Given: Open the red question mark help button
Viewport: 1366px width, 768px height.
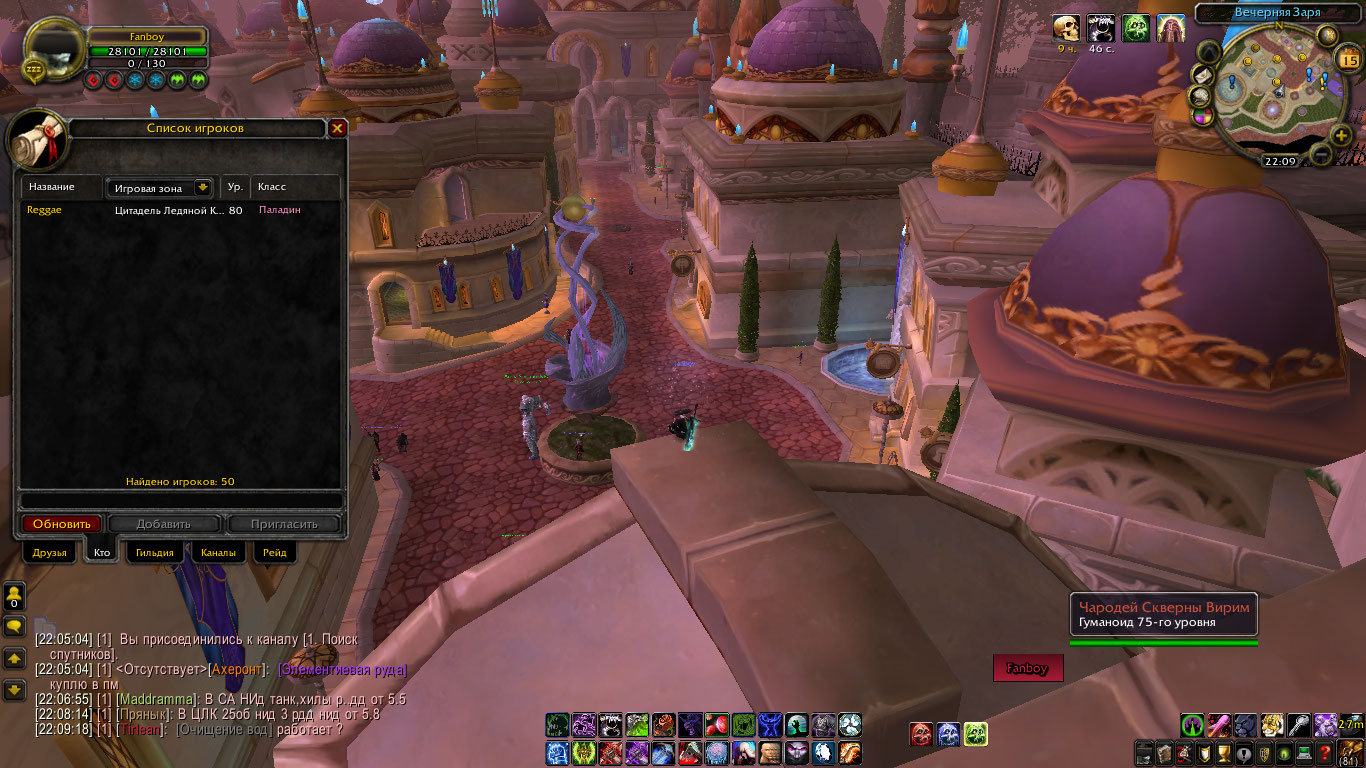Looking at the screenshot, I should point(1325,753).
